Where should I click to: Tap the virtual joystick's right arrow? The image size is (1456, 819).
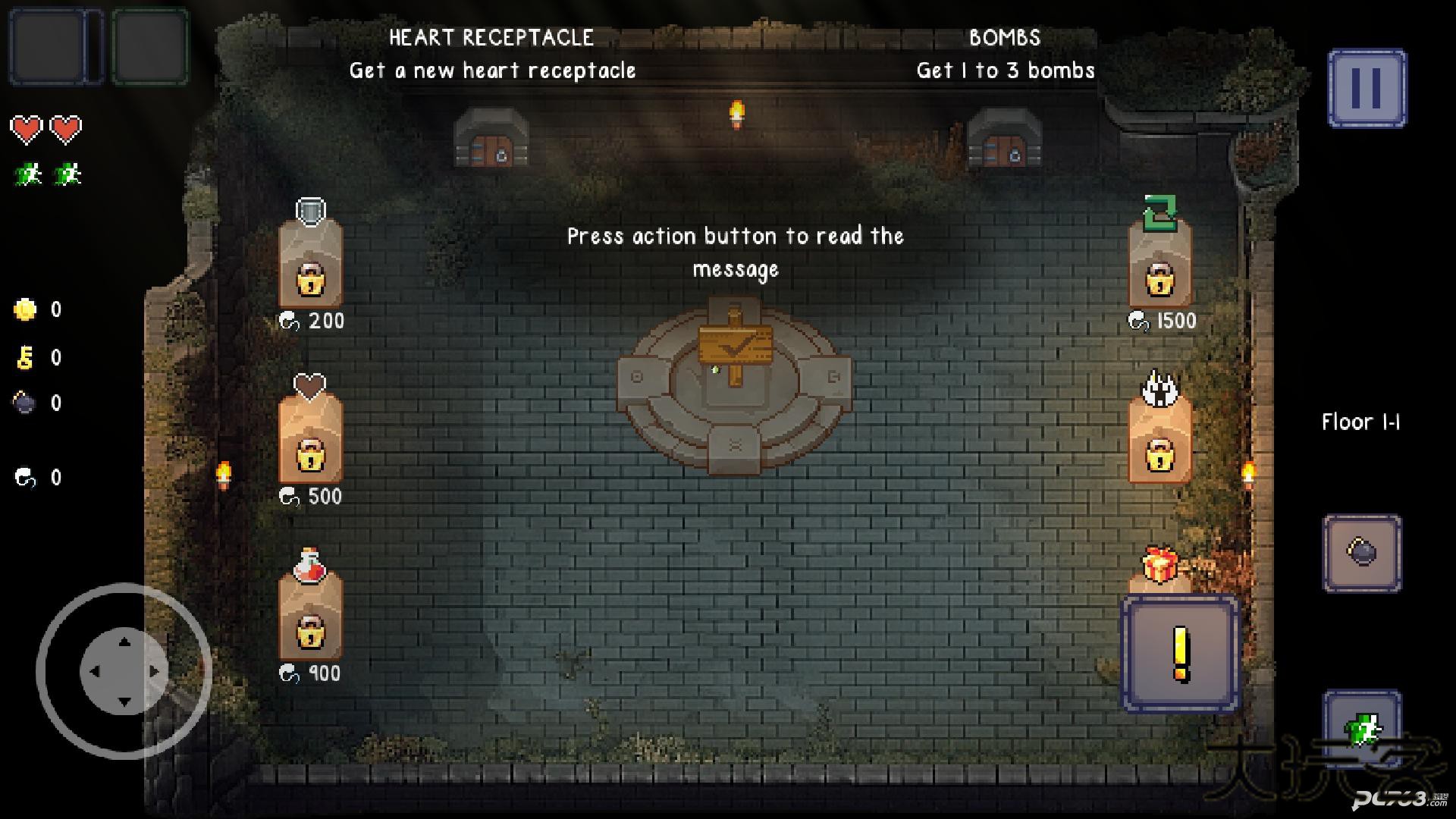click(154, 671)
